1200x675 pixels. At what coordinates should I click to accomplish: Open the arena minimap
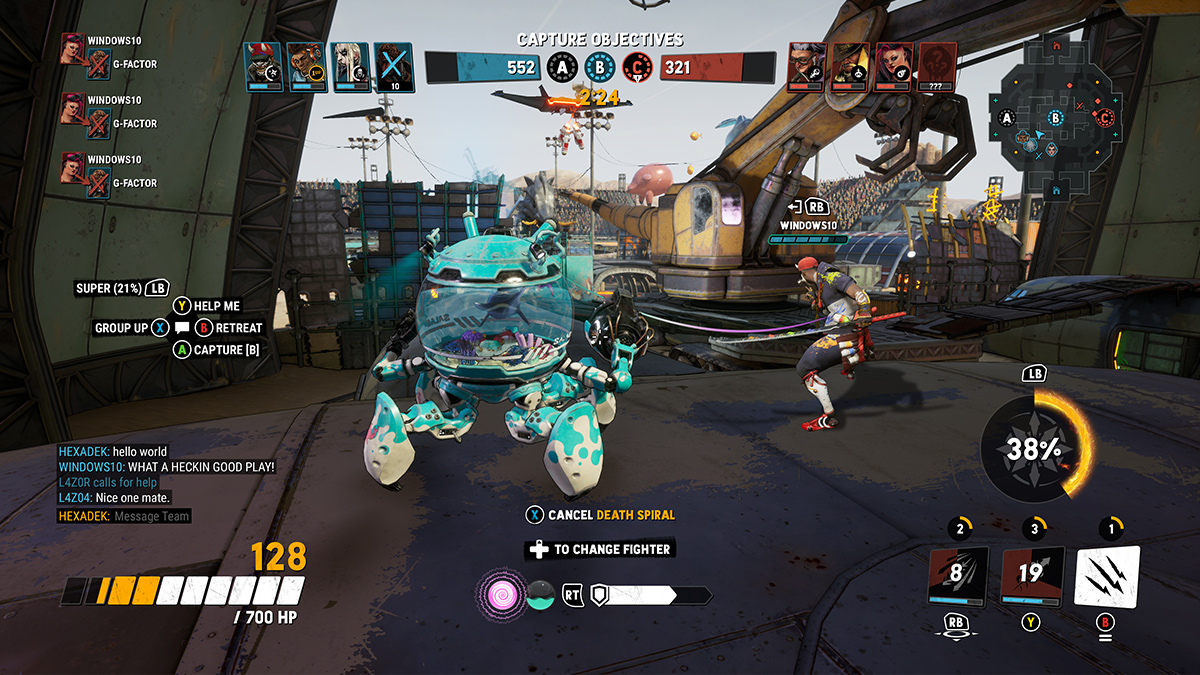point(1050,118)
